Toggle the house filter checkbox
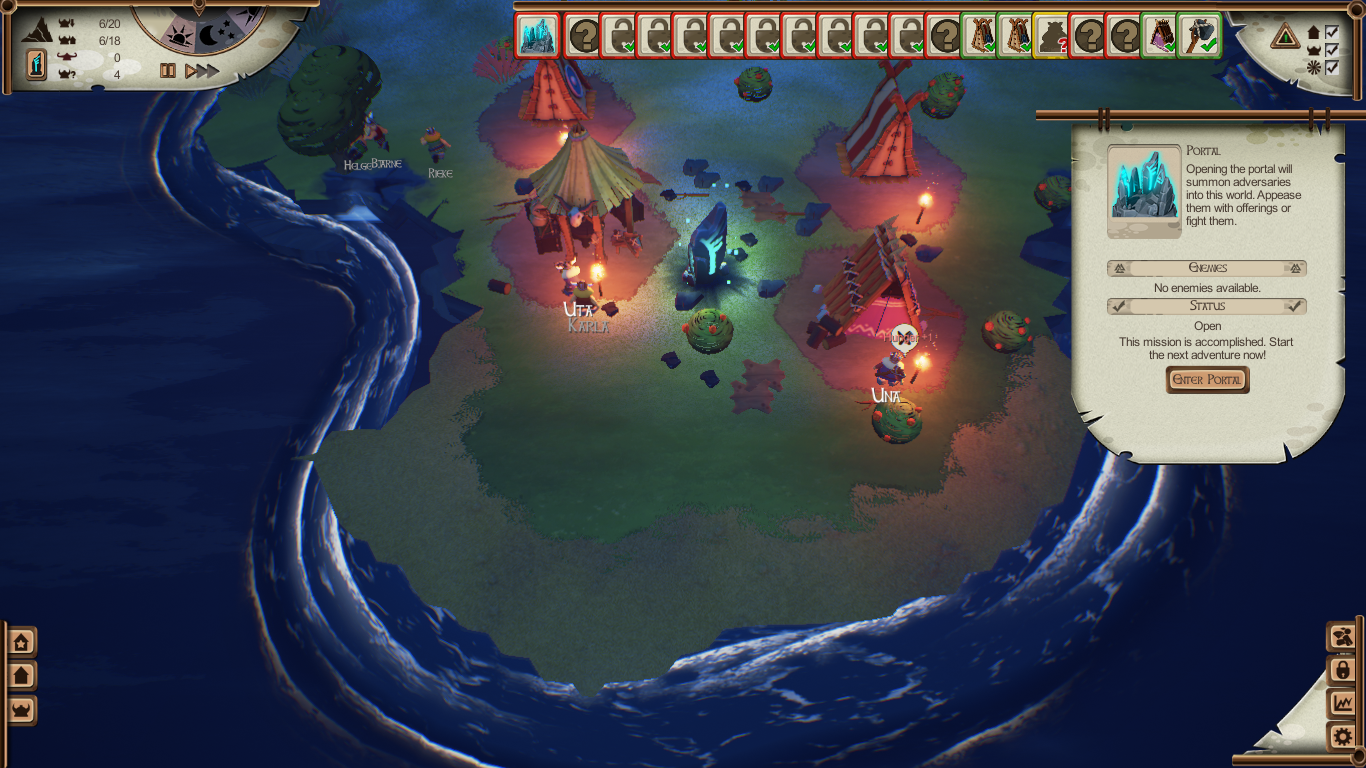This screenshot has width=1366, height=768. point(1331,32)
